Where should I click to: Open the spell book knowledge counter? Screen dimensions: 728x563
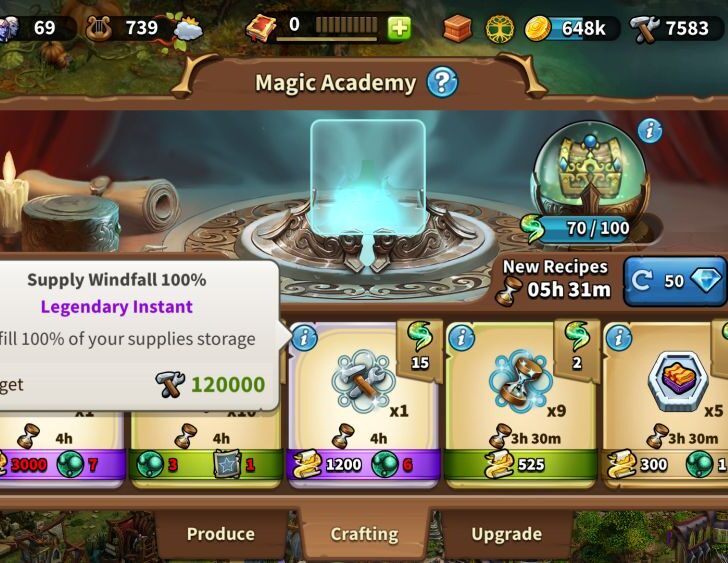tap(262, 25)
